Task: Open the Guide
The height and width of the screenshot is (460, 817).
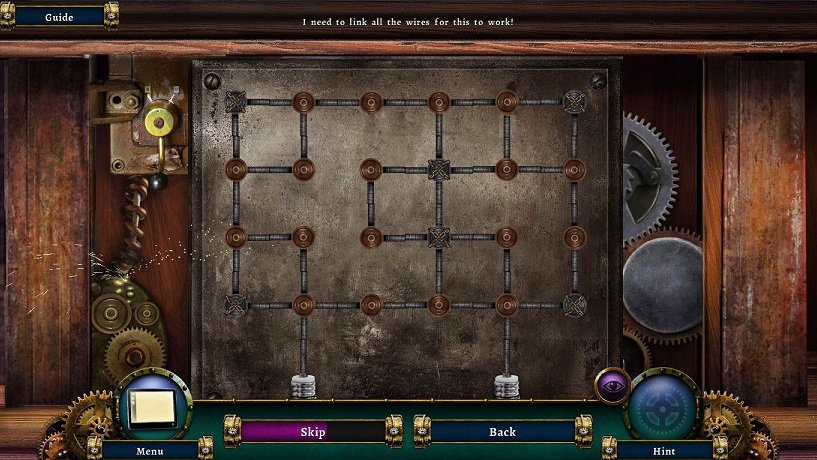Action: 59,17
